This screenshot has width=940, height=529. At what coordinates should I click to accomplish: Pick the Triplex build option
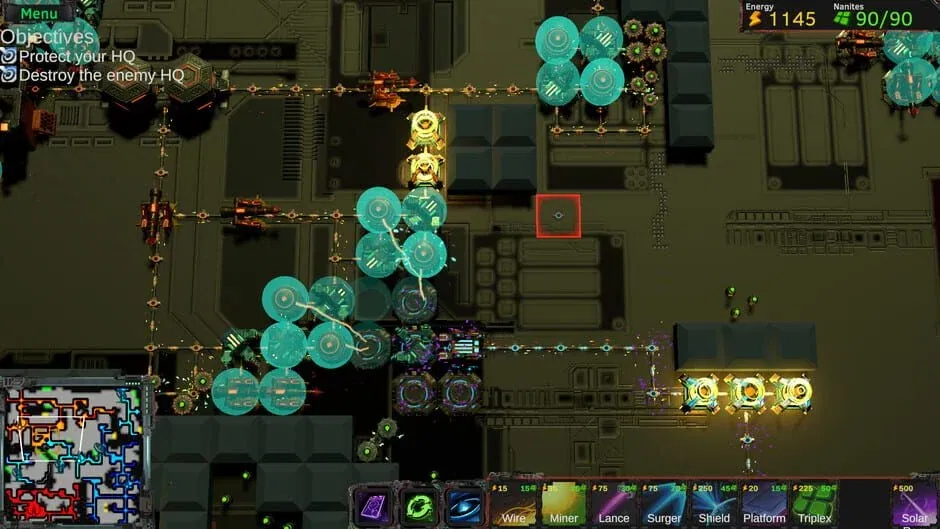coord(815,504)
